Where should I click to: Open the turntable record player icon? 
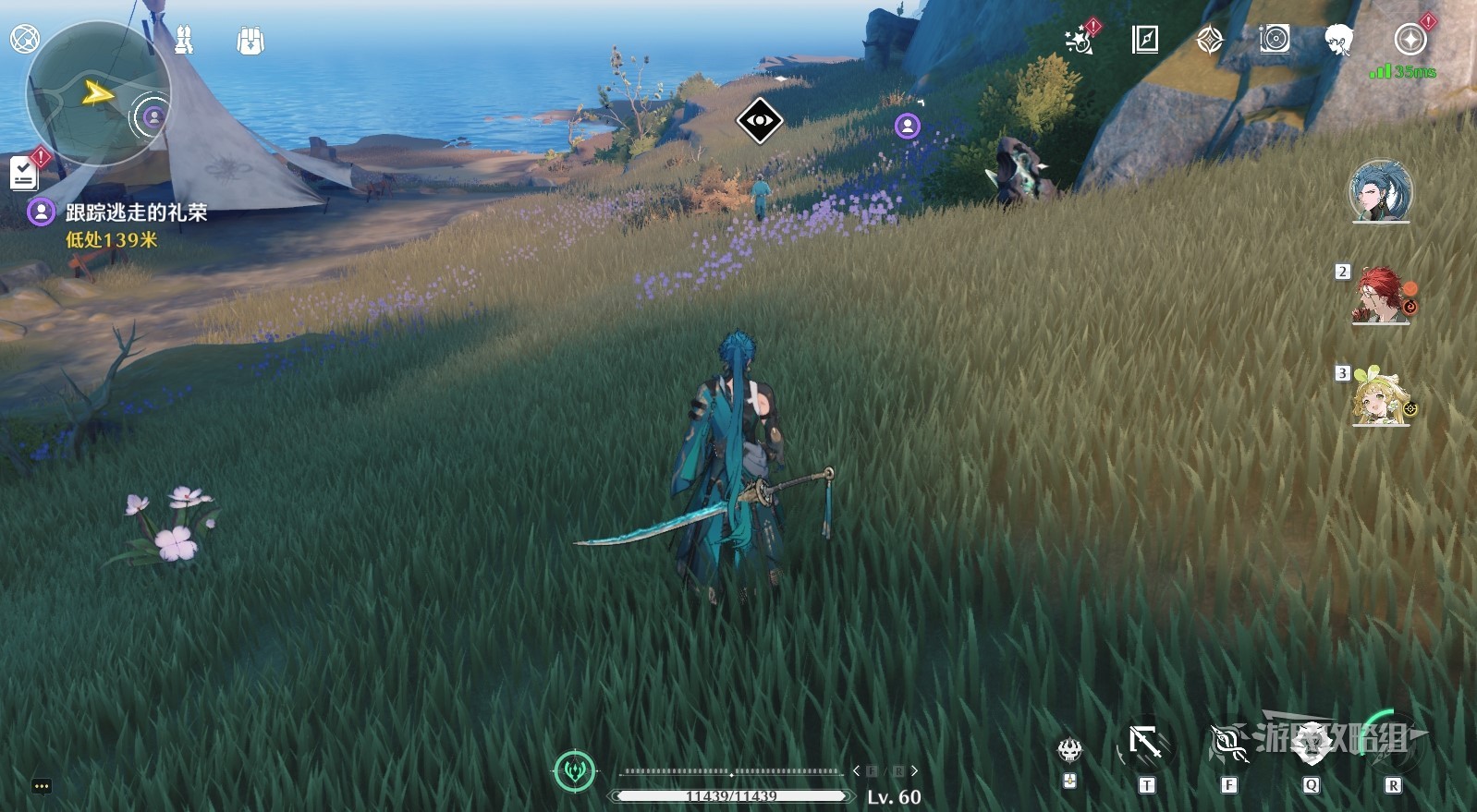point(1274,39)
